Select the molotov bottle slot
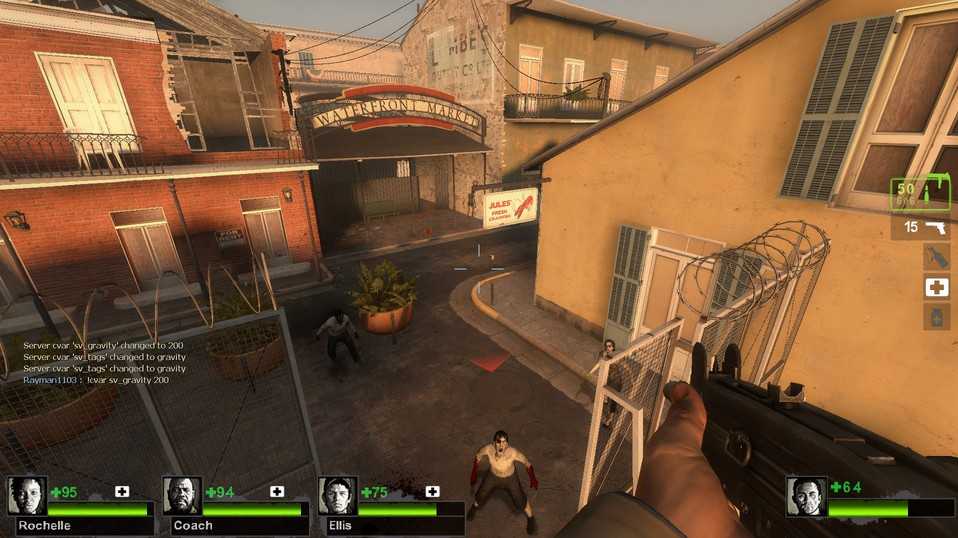The image size is (958, 538). pos(936,257)
